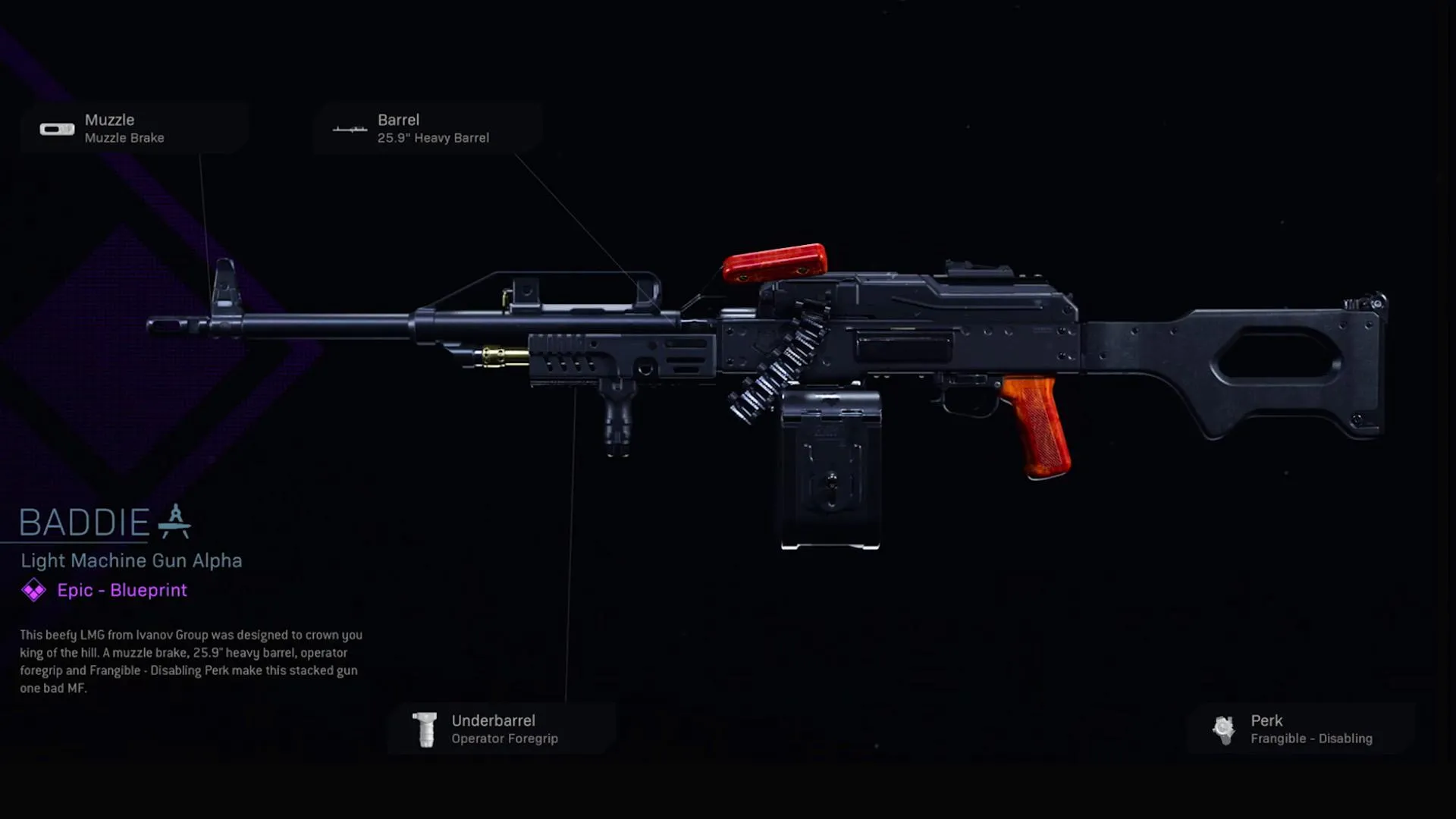The width and height of the screenshot is (1456, 819).
Task: Choose the Operator Foregrip underbarrel slot
Action: (501, 730)
